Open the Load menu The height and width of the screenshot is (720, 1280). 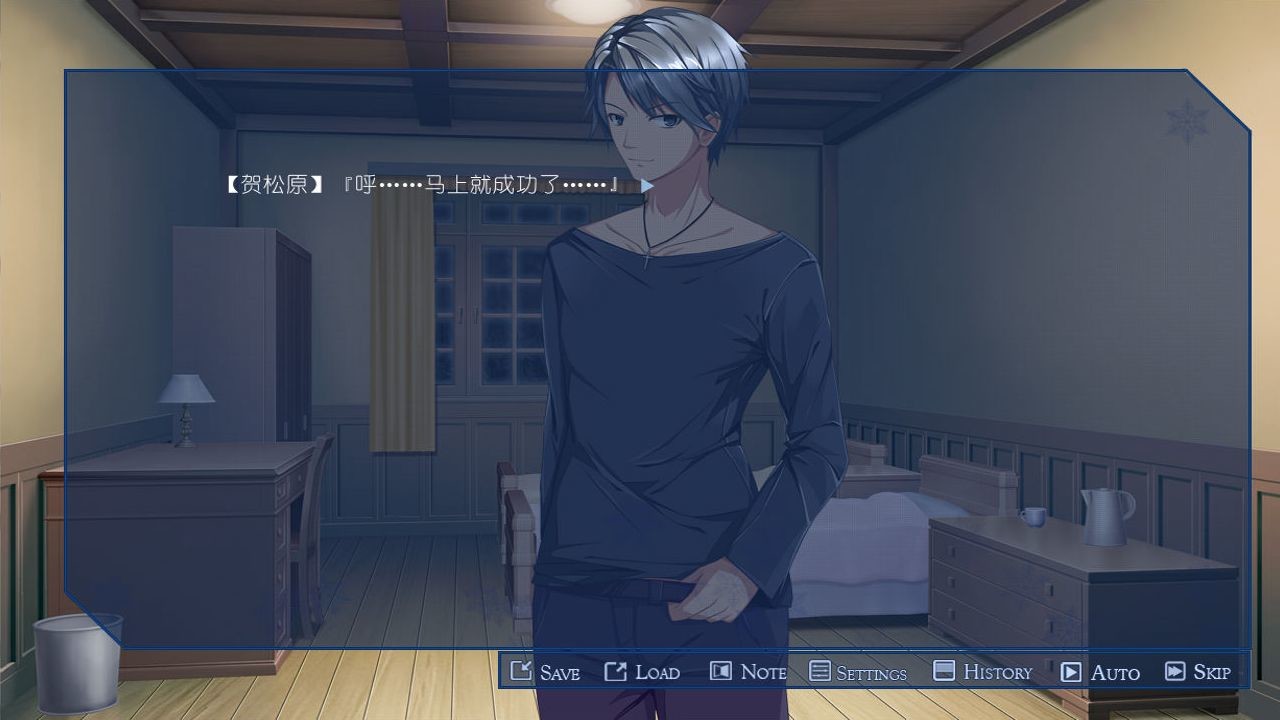pyautogui.click(x=642, y=672)
